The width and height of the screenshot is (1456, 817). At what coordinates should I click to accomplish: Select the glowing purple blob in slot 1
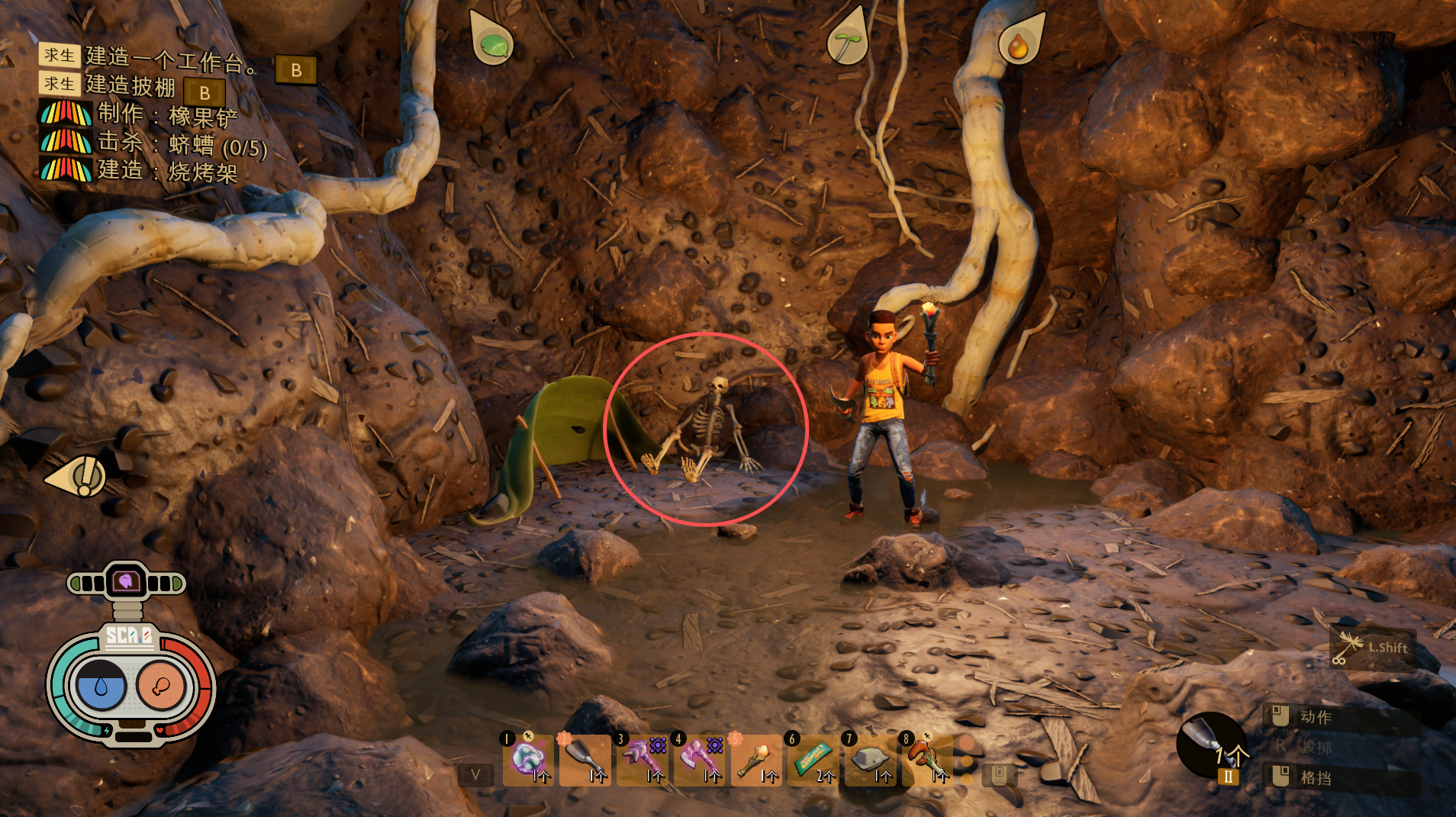click(x=528, y=759)
